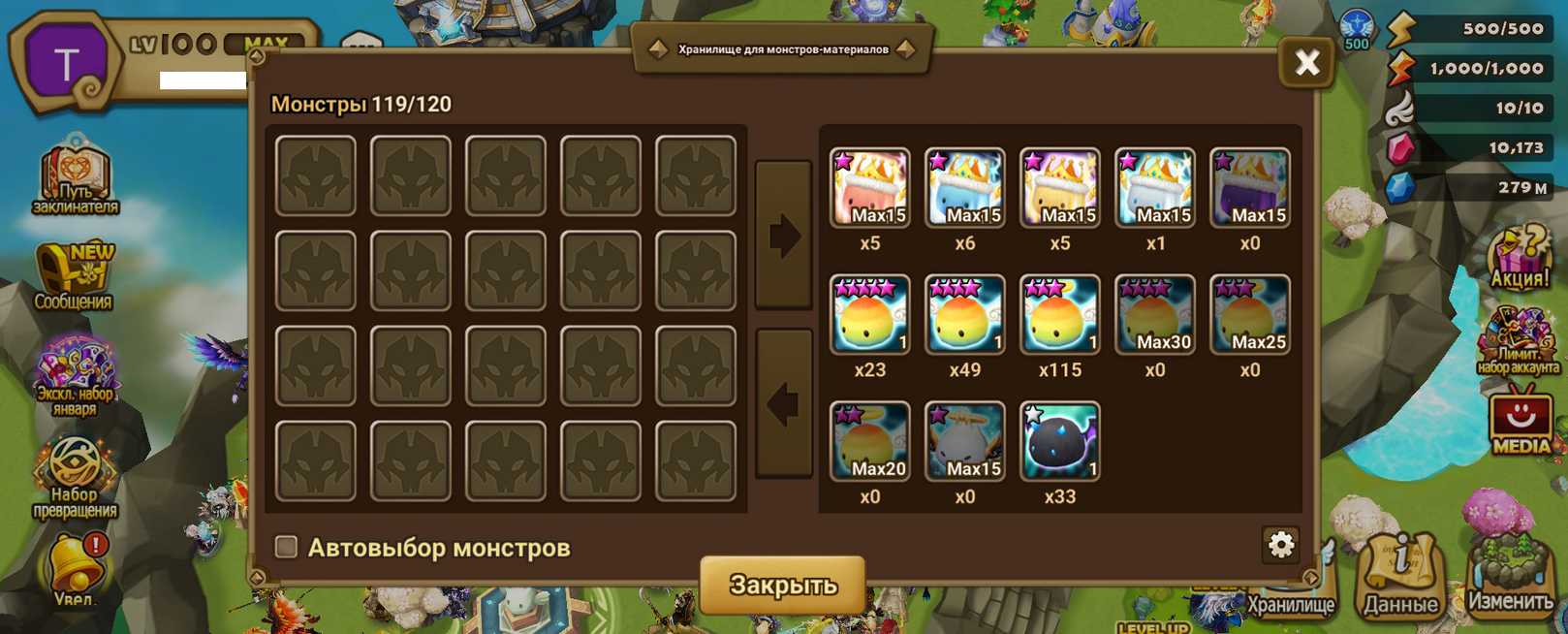Pick the red king angelmon x5

pos(869,188)
